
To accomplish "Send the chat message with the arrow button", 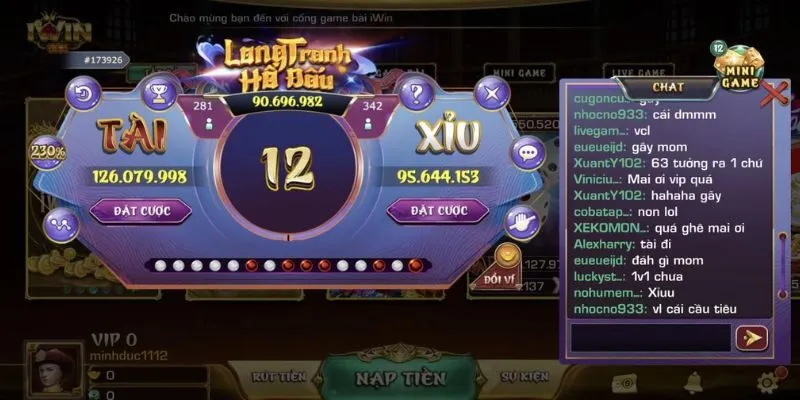I will (750, 338).
